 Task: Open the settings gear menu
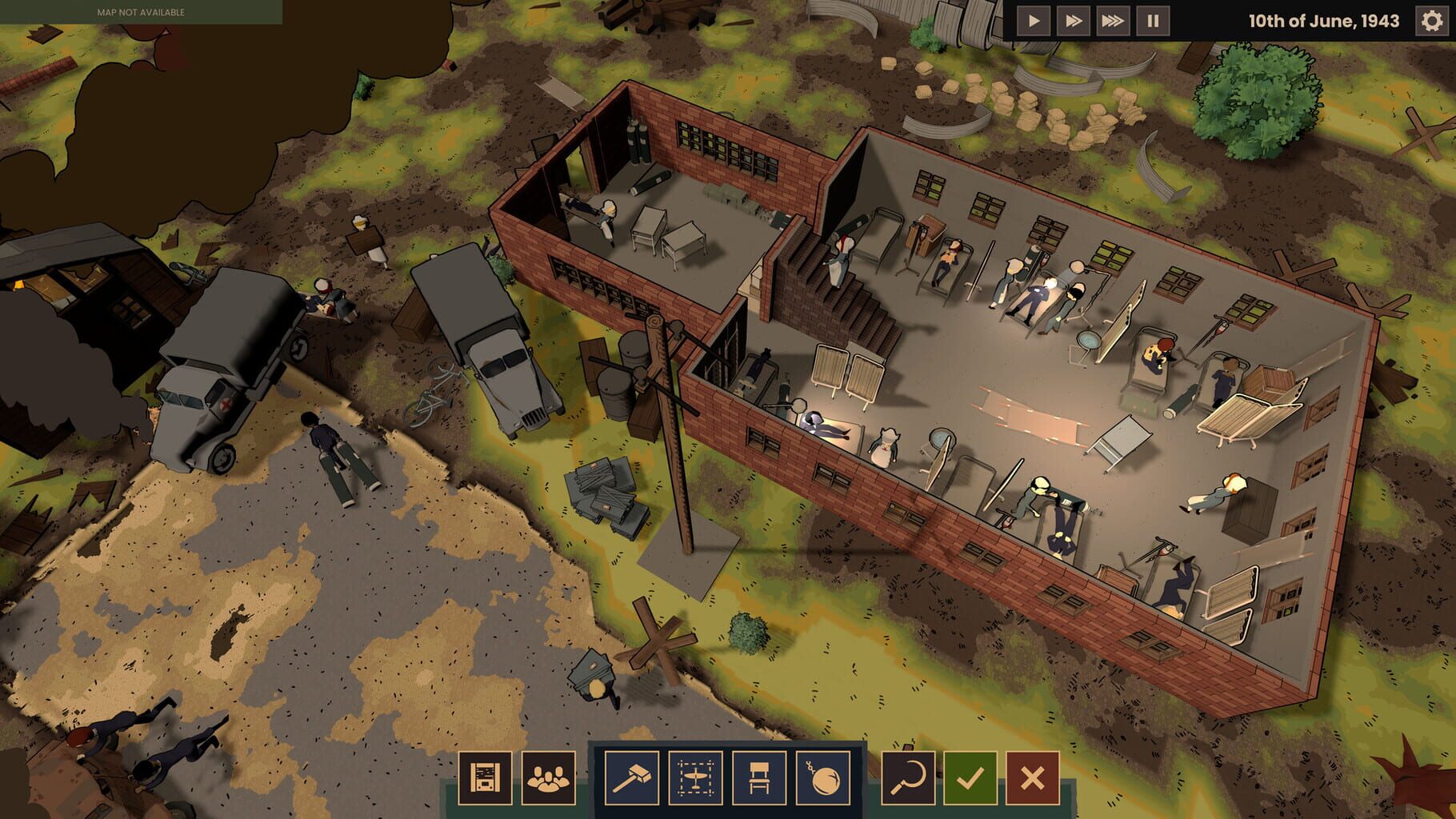tap(1431, 22)
